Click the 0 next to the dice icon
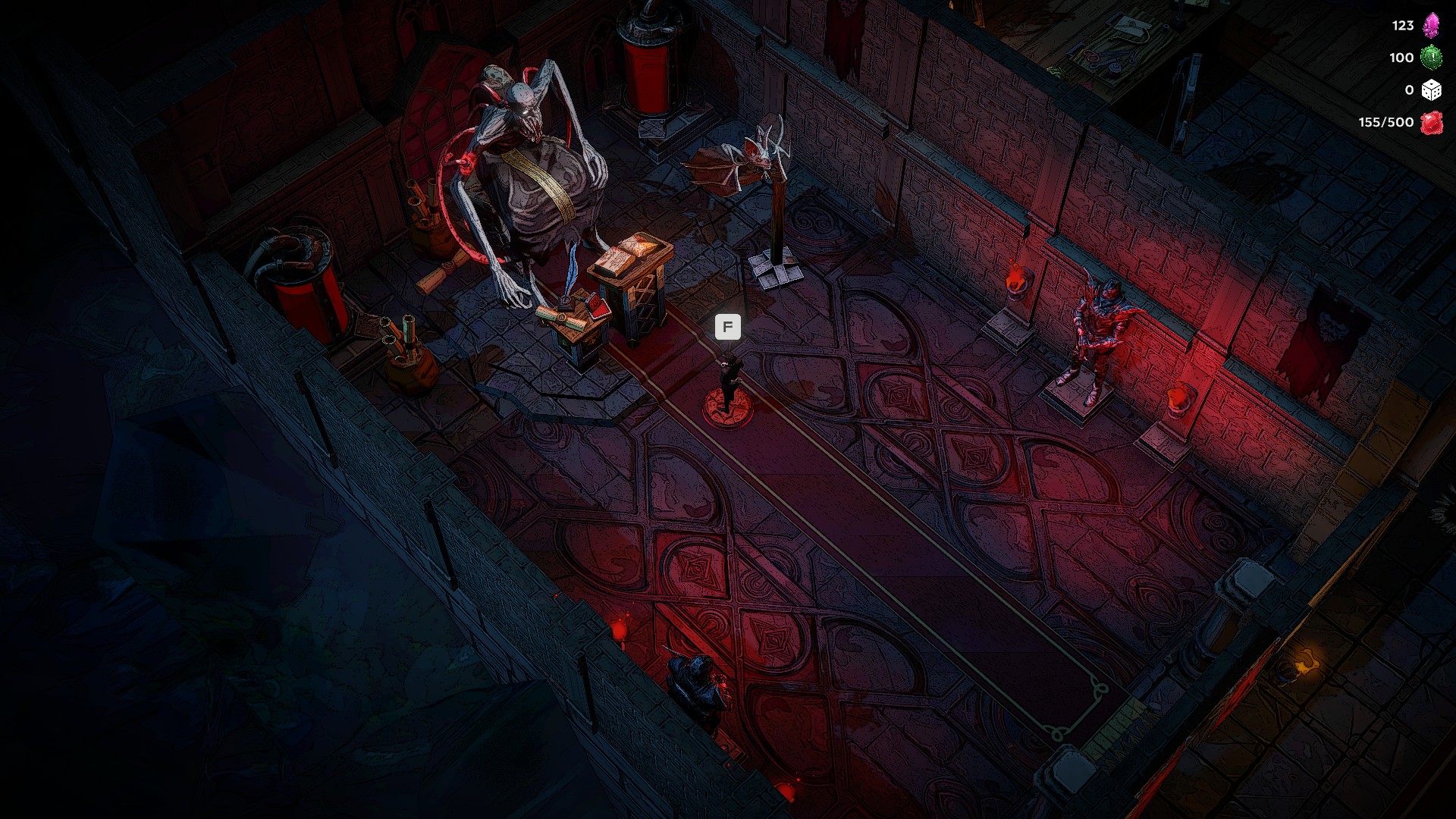 tap(1407, 90)
